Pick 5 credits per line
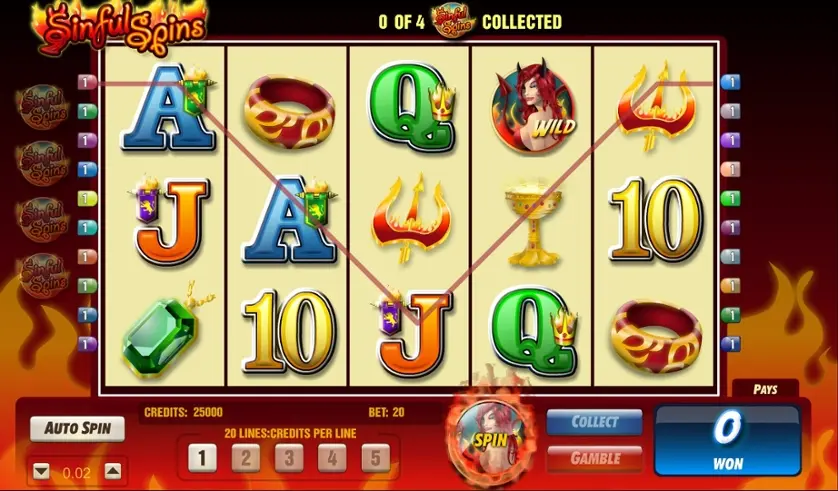The image size is (838, 491). 374,458
